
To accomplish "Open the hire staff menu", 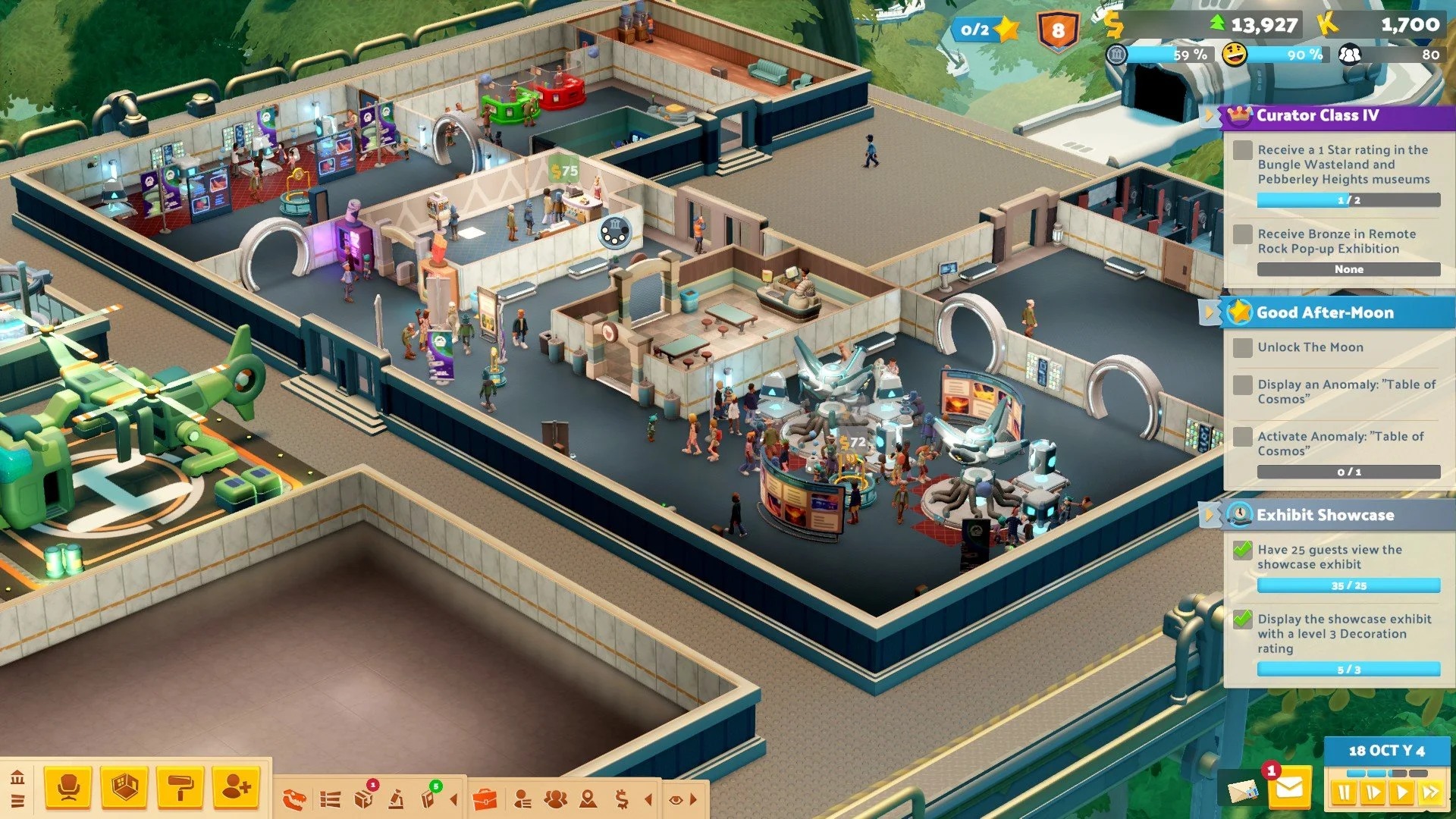I will pyautogui.click(x=237, y=788).
